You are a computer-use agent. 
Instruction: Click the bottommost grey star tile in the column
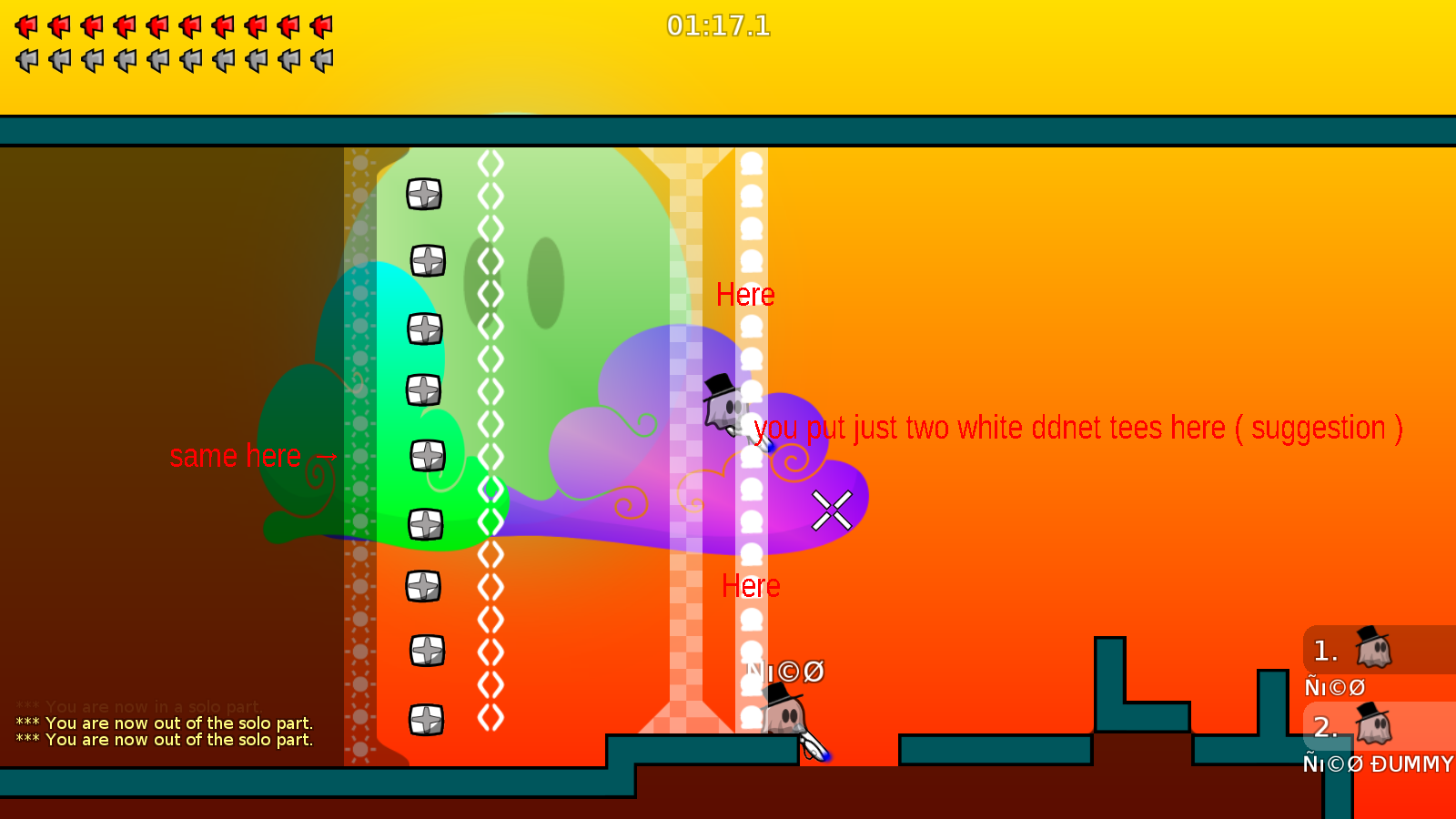(x=424, y=722)
